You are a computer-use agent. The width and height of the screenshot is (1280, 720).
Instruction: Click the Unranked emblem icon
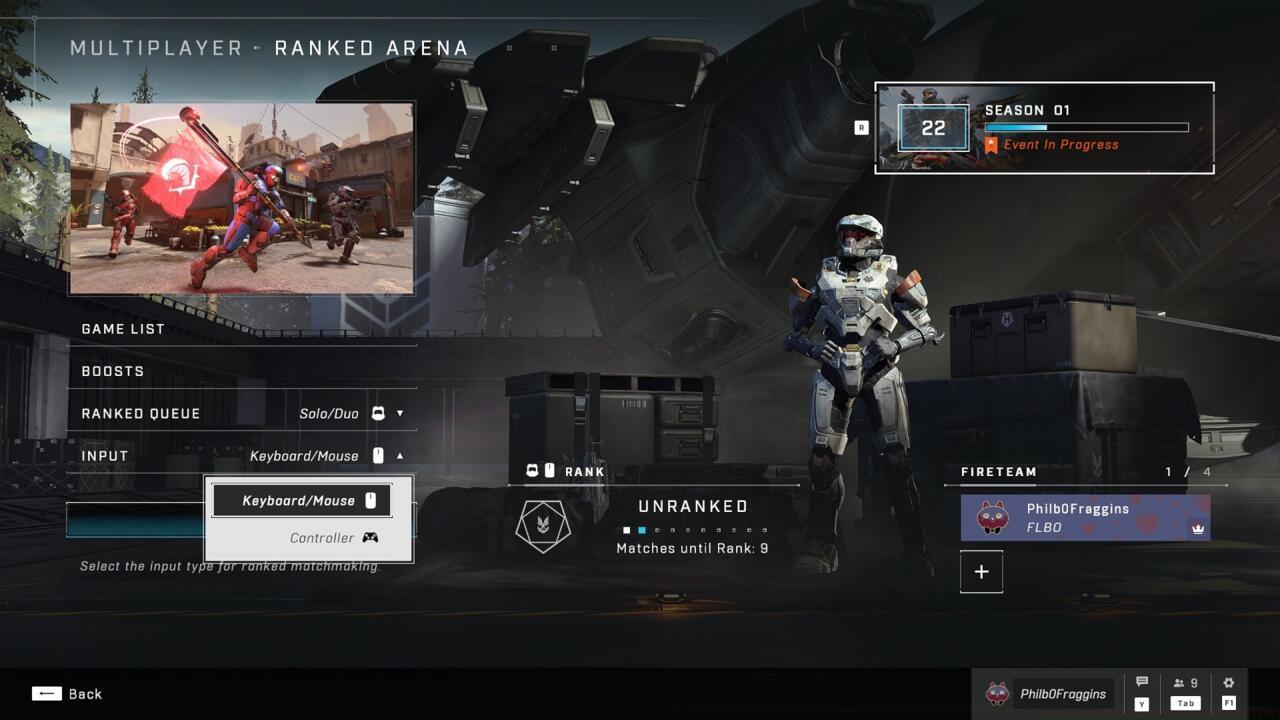[543, 525]
